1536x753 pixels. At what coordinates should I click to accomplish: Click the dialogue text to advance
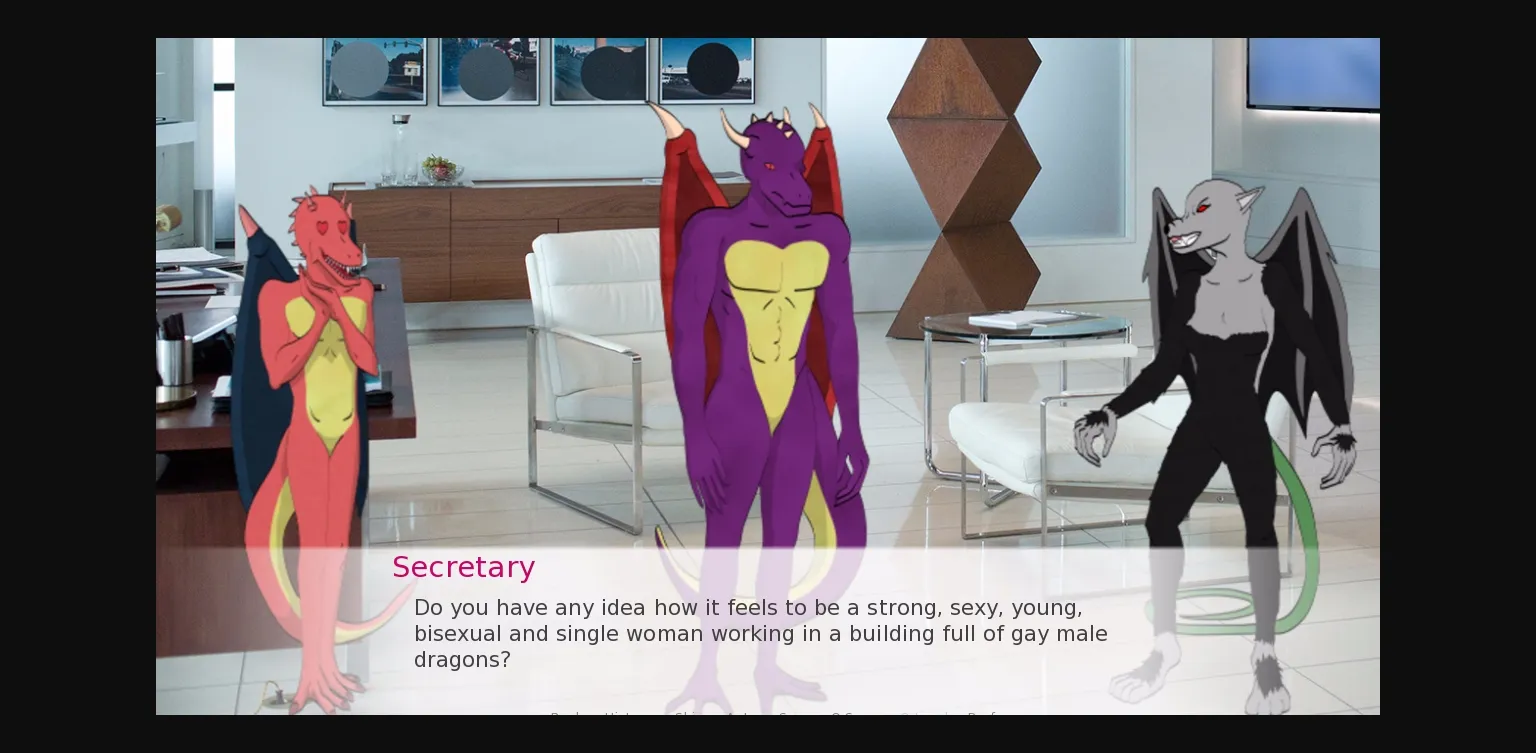pyautogui.click(x=760, y=633)
